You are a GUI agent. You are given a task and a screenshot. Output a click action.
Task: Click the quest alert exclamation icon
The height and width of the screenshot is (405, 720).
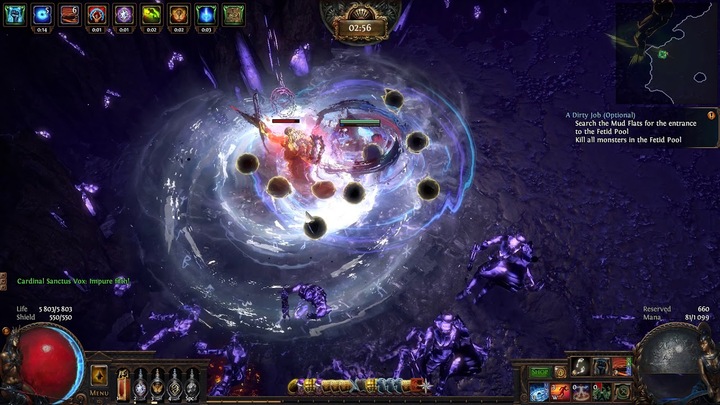coord(711,115)
